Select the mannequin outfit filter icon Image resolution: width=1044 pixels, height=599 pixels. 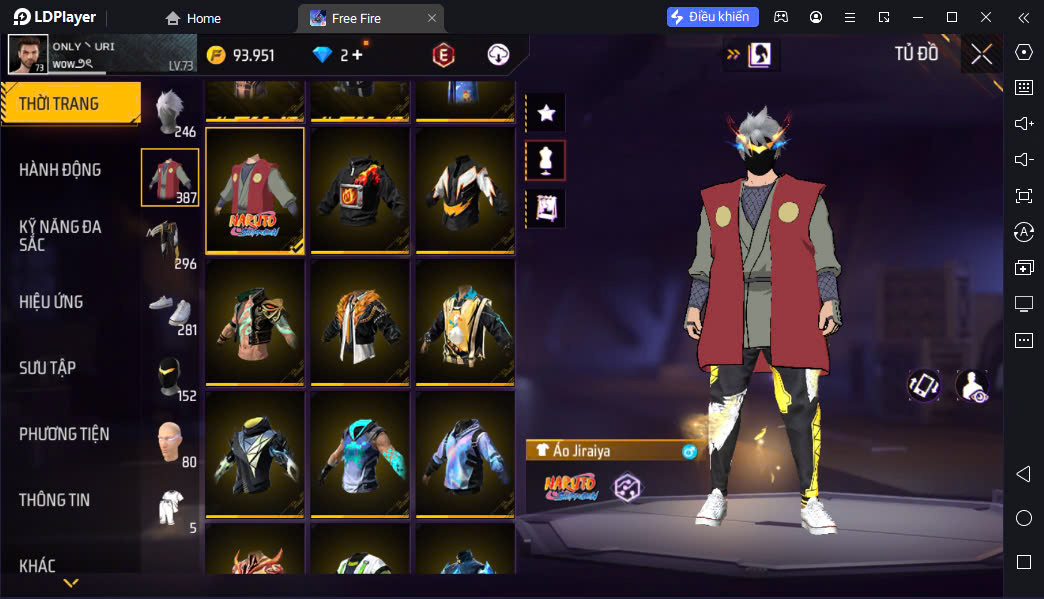tap(546, 160)
